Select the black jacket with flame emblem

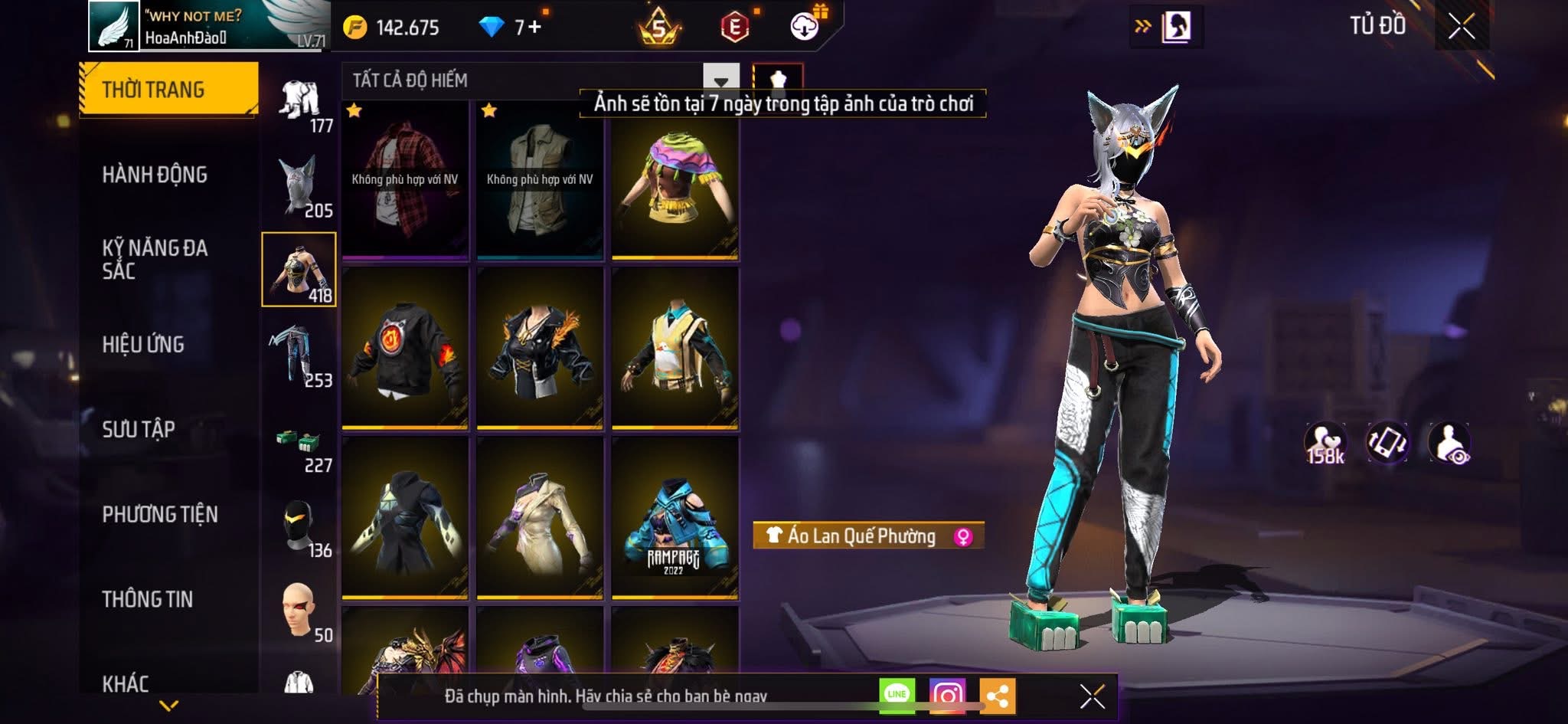point(404,349)
